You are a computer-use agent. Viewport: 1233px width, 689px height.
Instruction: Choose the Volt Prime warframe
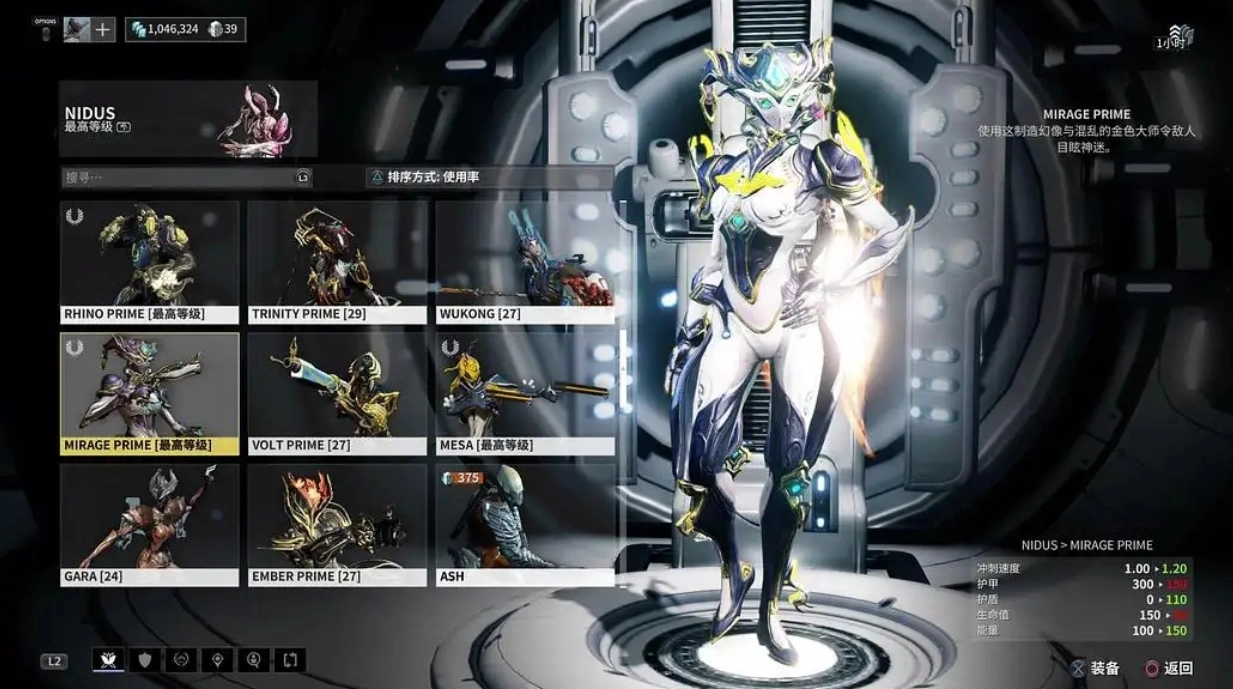tap(337, 393)
